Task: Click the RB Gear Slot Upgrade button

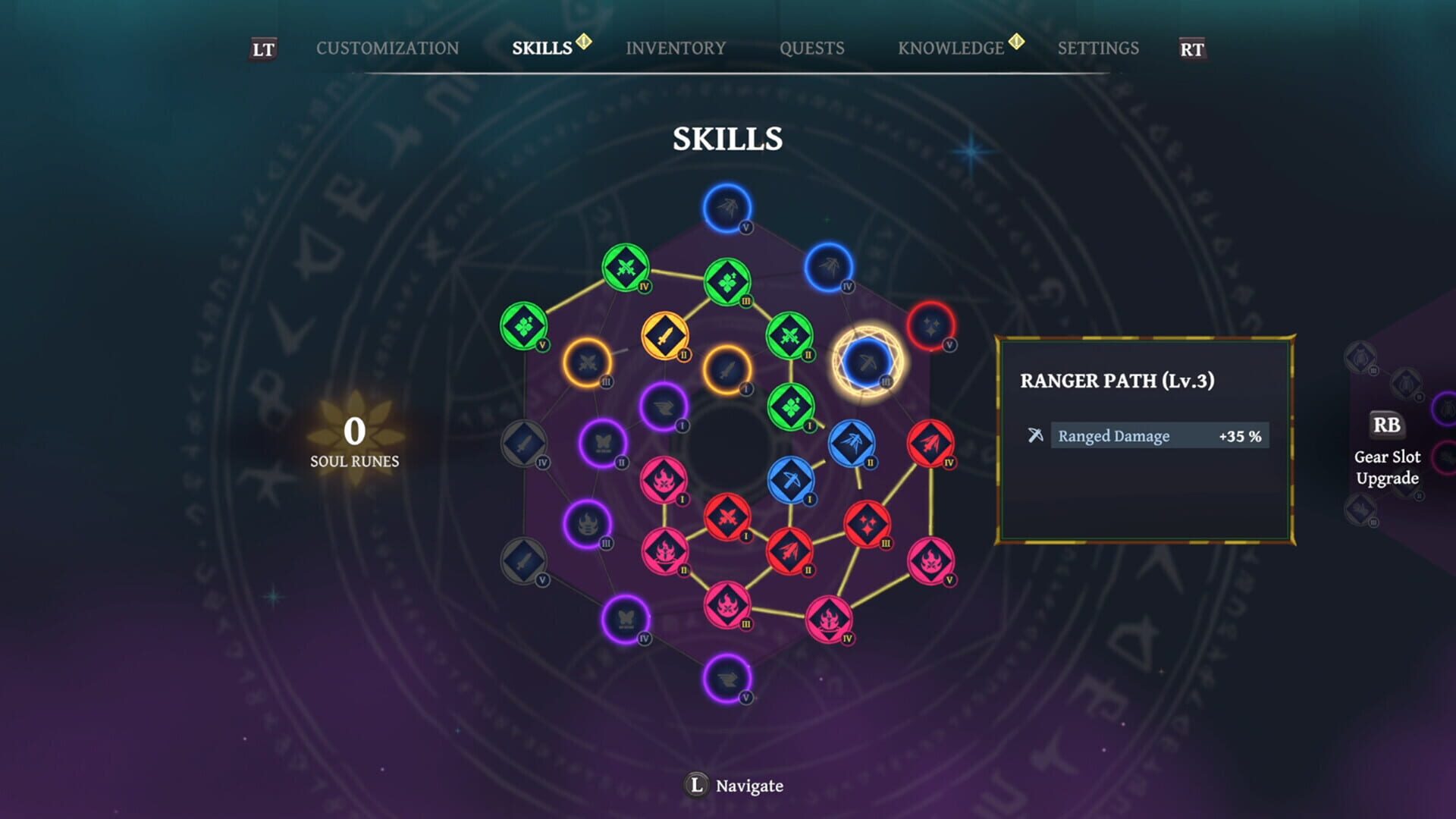Action: coord(1386,440)
